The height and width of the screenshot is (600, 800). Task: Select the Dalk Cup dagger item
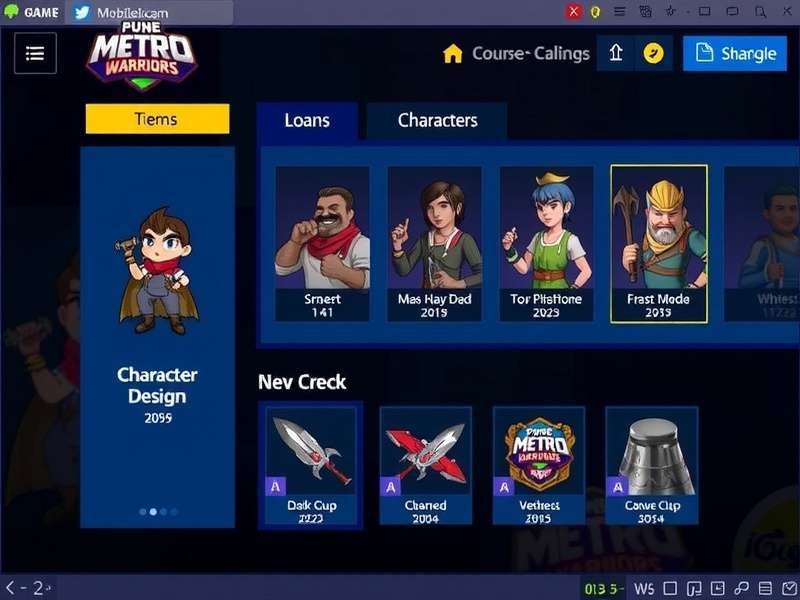[x=311, y=465]
